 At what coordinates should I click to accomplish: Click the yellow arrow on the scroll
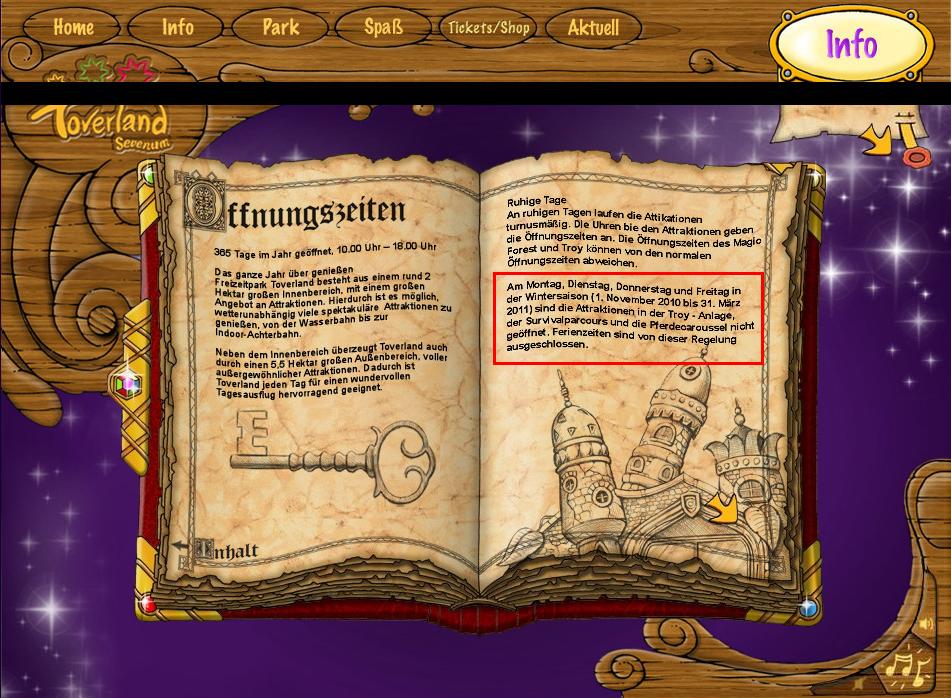[876, 141]
